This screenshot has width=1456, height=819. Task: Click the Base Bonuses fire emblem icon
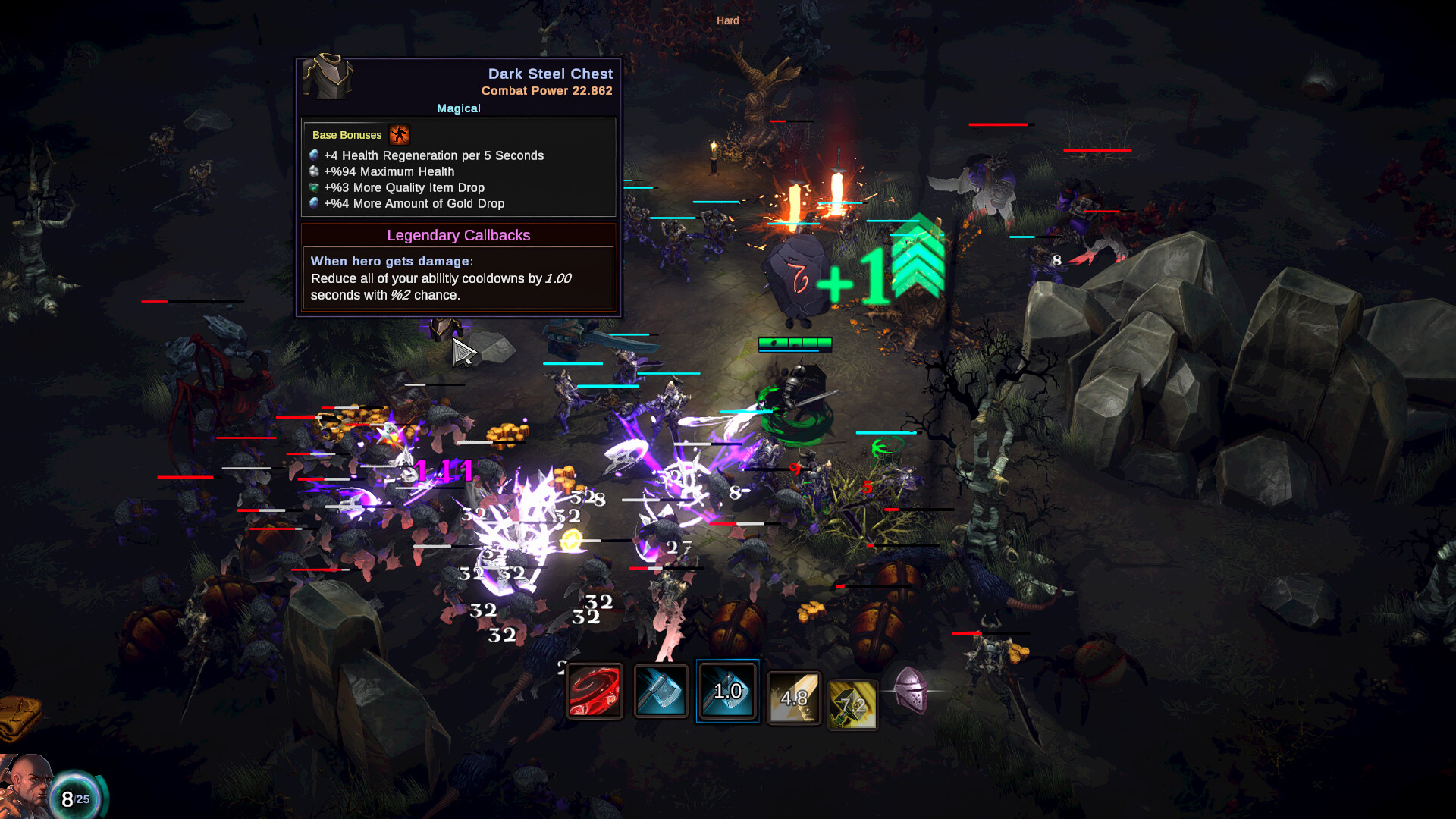399,135
